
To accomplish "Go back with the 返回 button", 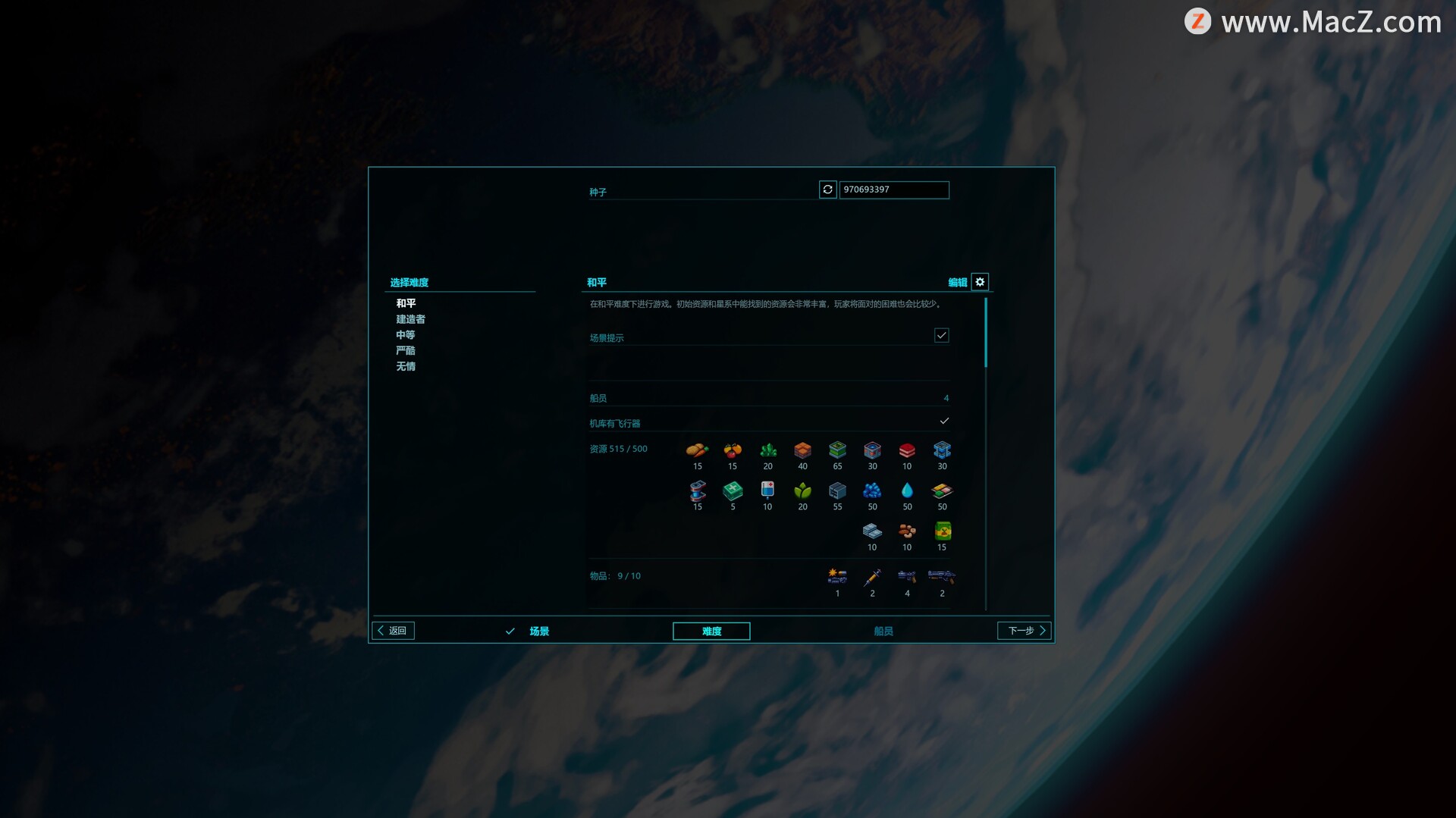I will tap(393, 631).
